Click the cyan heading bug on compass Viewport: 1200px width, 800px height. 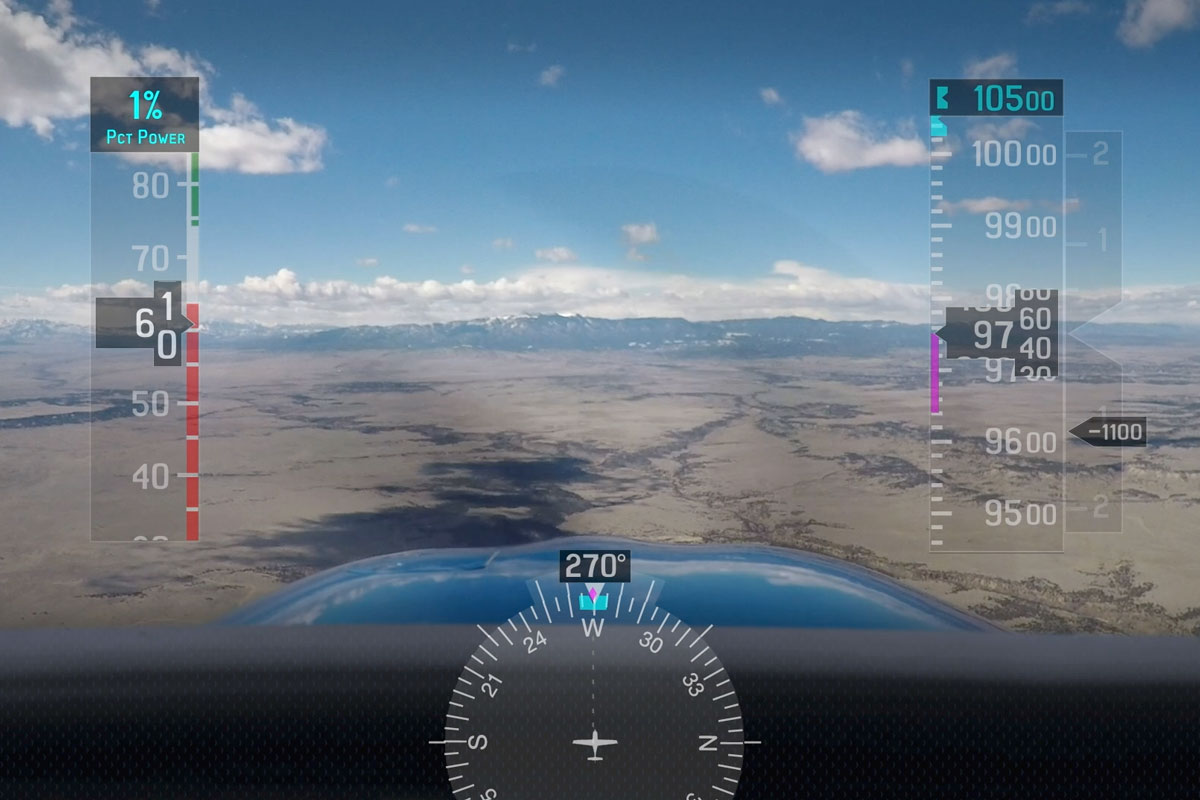tap(593, 600)
